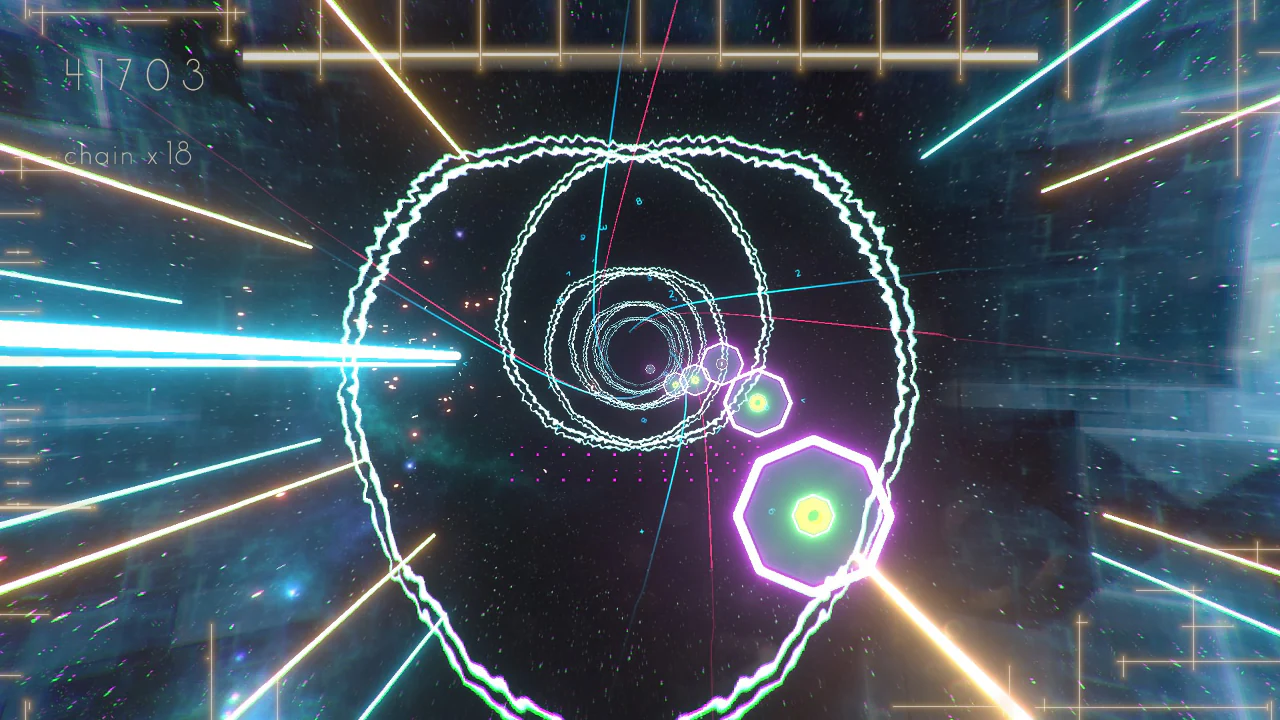Click the faint octagon outline above the cluster
The image size is (1280, 720).
coord(722,363)
